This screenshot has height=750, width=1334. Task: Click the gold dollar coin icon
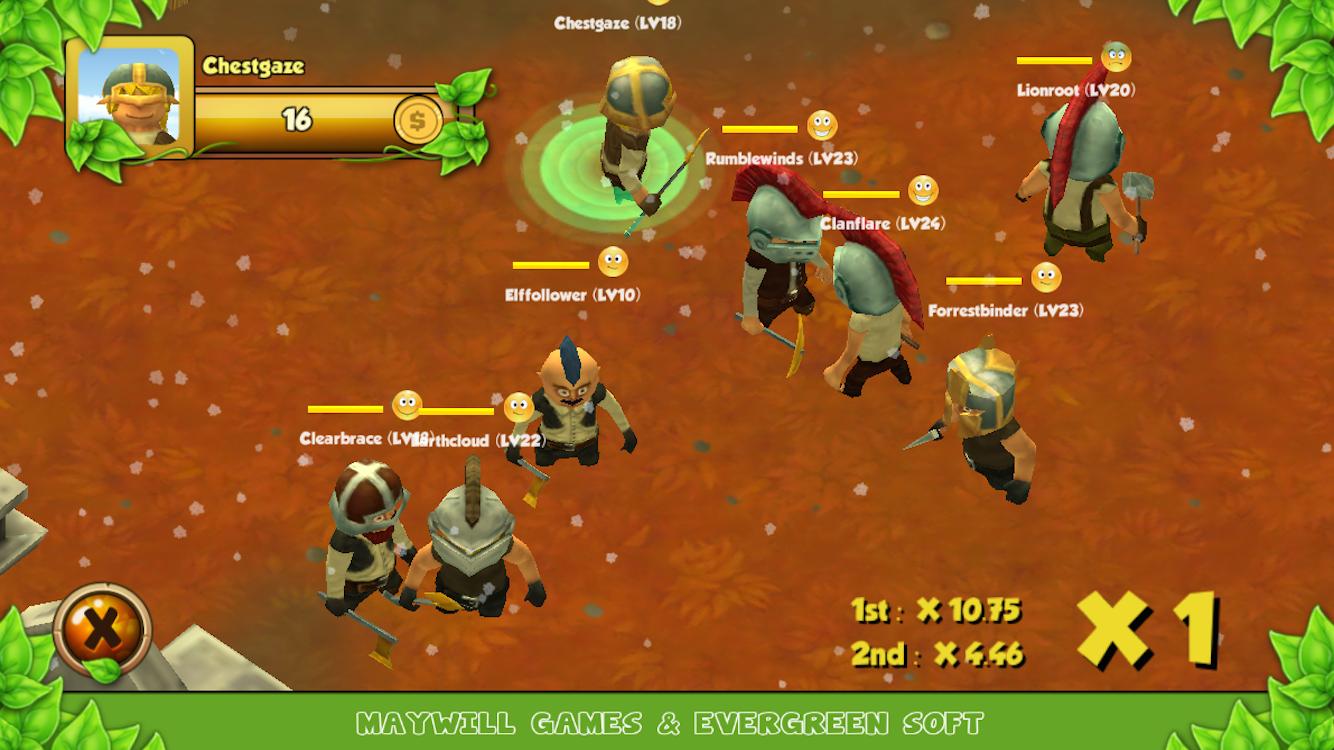click(418, 121)
